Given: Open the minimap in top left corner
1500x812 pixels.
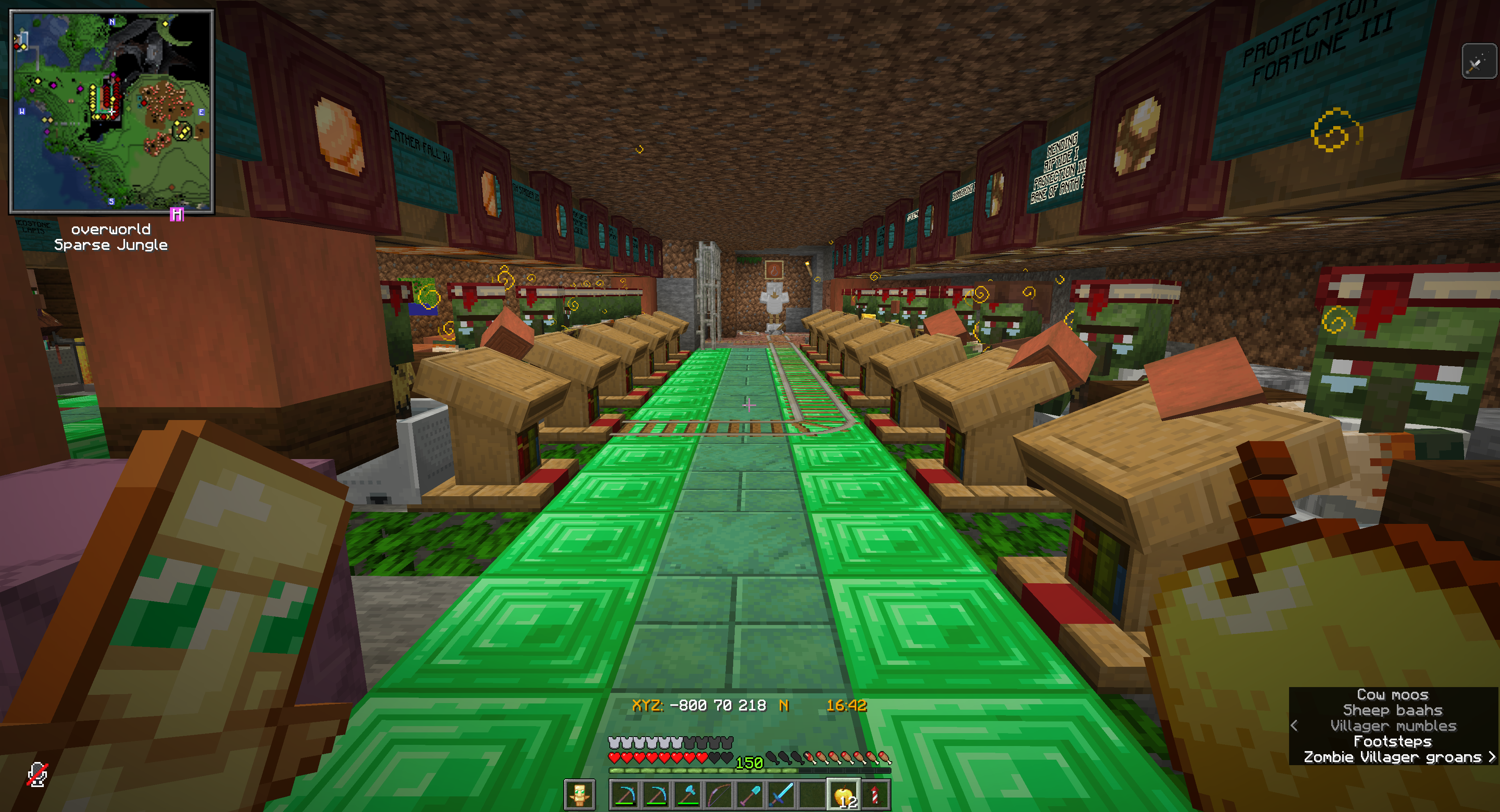Looking at the screenshot, I should pyautogui.click(x=111, y=114).
